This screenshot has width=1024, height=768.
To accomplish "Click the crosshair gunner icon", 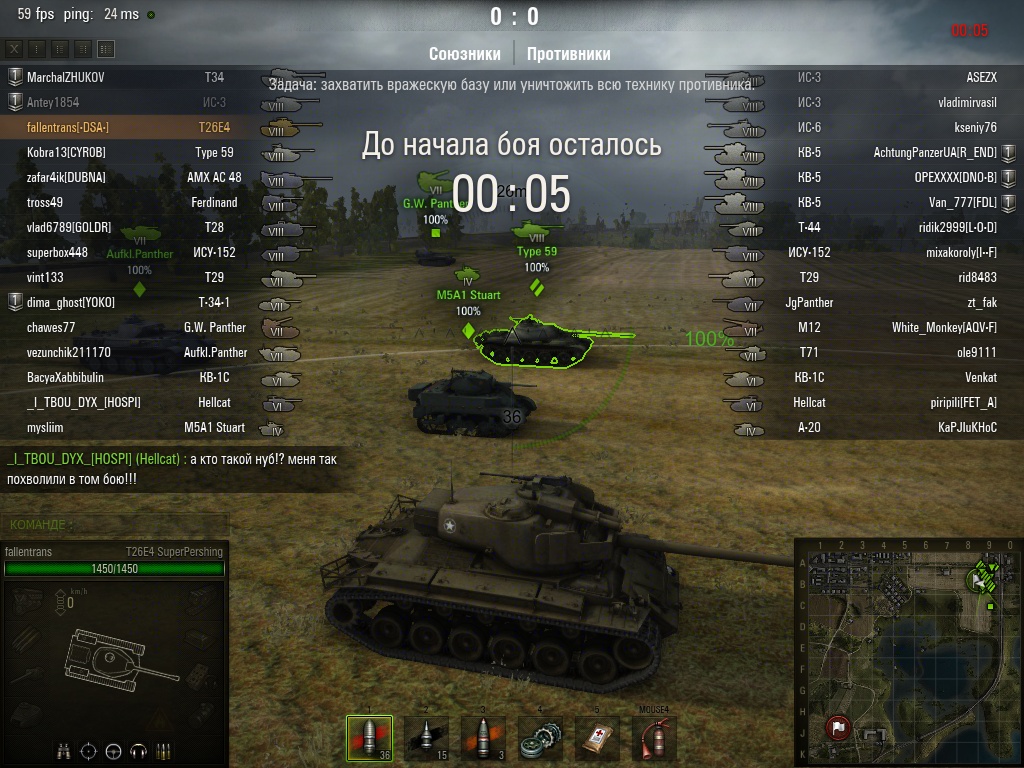I will click(x=89, y=750).
